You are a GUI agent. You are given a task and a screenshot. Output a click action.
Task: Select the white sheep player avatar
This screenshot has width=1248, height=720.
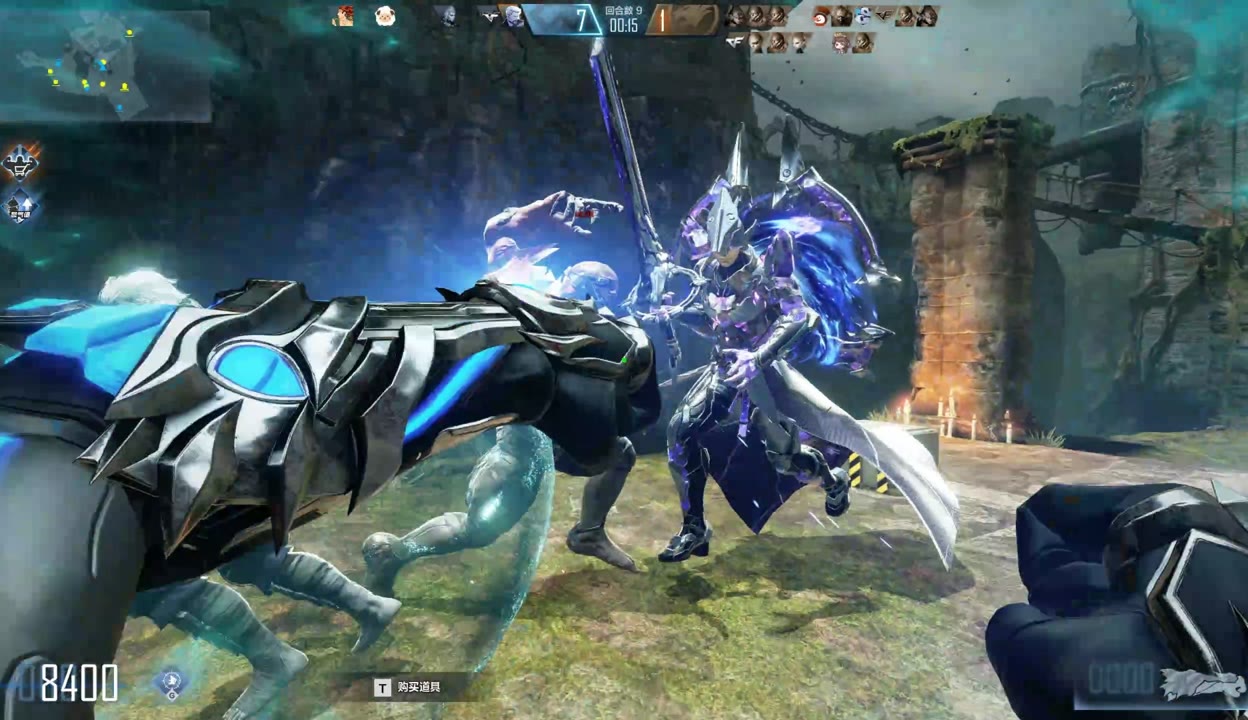pos(385,16)
